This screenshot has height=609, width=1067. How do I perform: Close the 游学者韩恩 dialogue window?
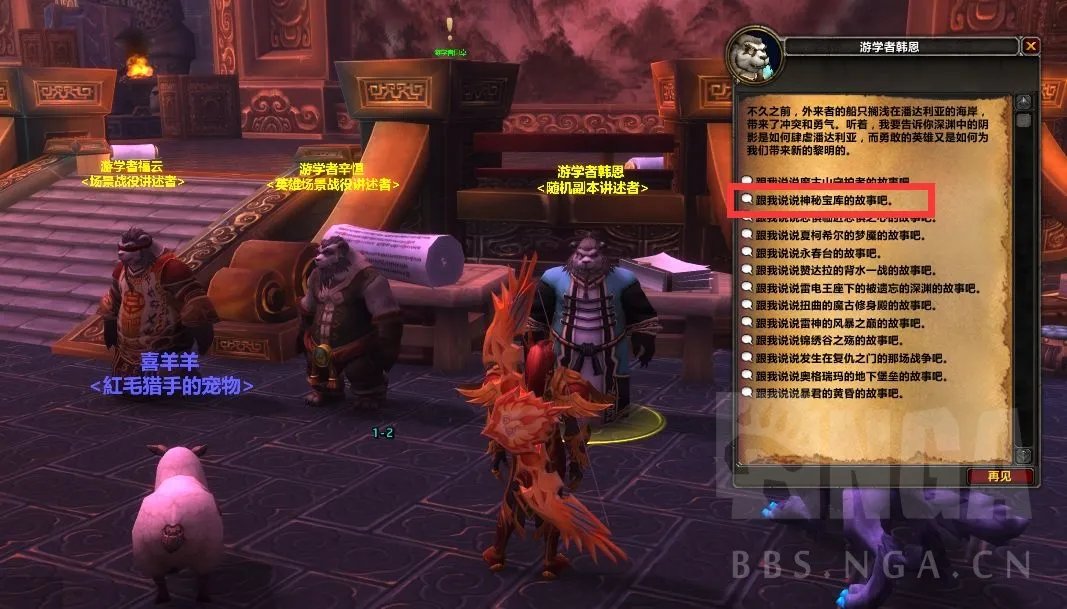tap(1030, 46)
